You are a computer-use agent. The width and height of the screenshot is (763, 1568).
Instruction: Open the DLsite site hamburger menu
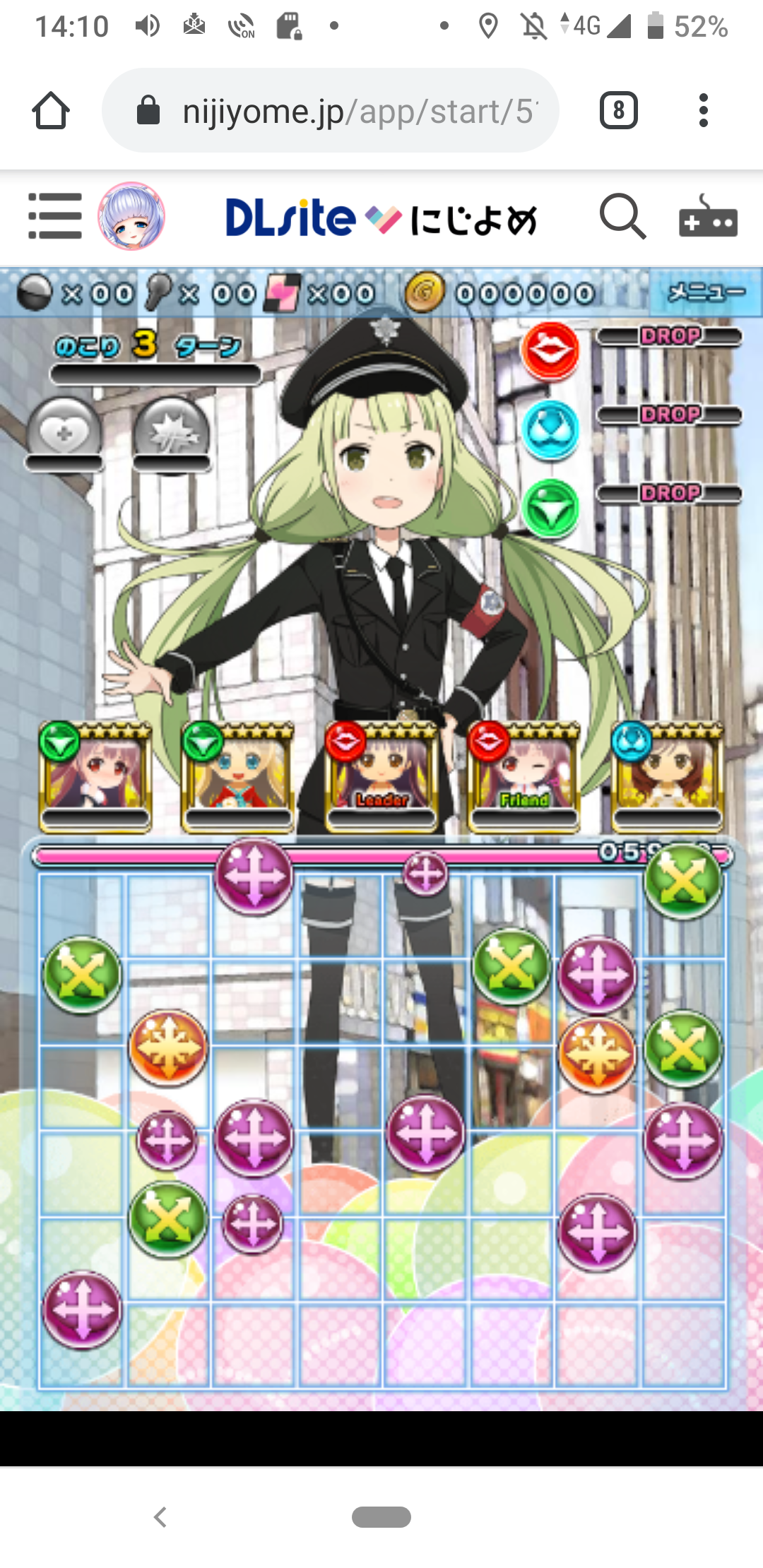click(x=54, y=216)
